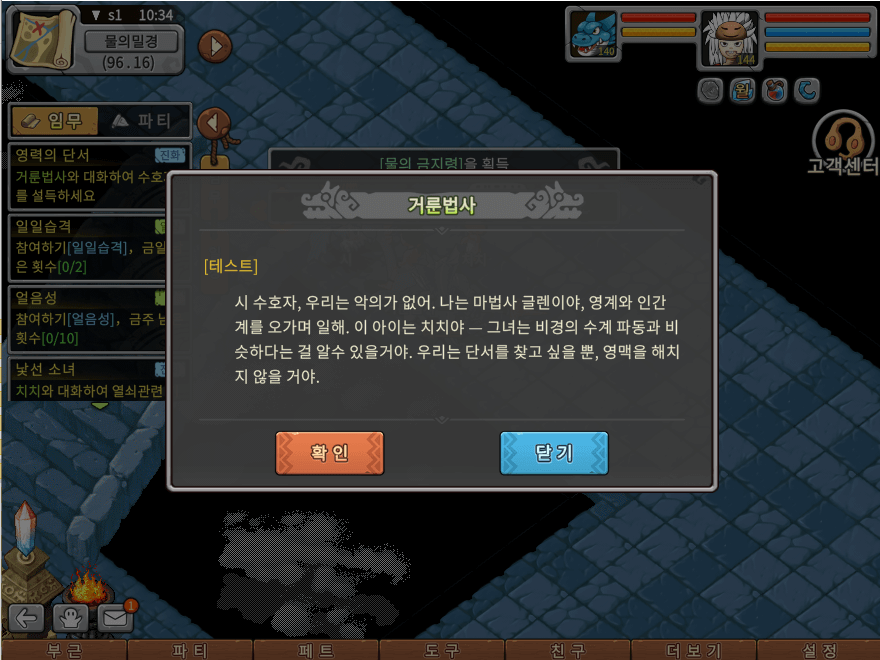
Task: Open the white-haired character portrait
Action: pos(729,37)
